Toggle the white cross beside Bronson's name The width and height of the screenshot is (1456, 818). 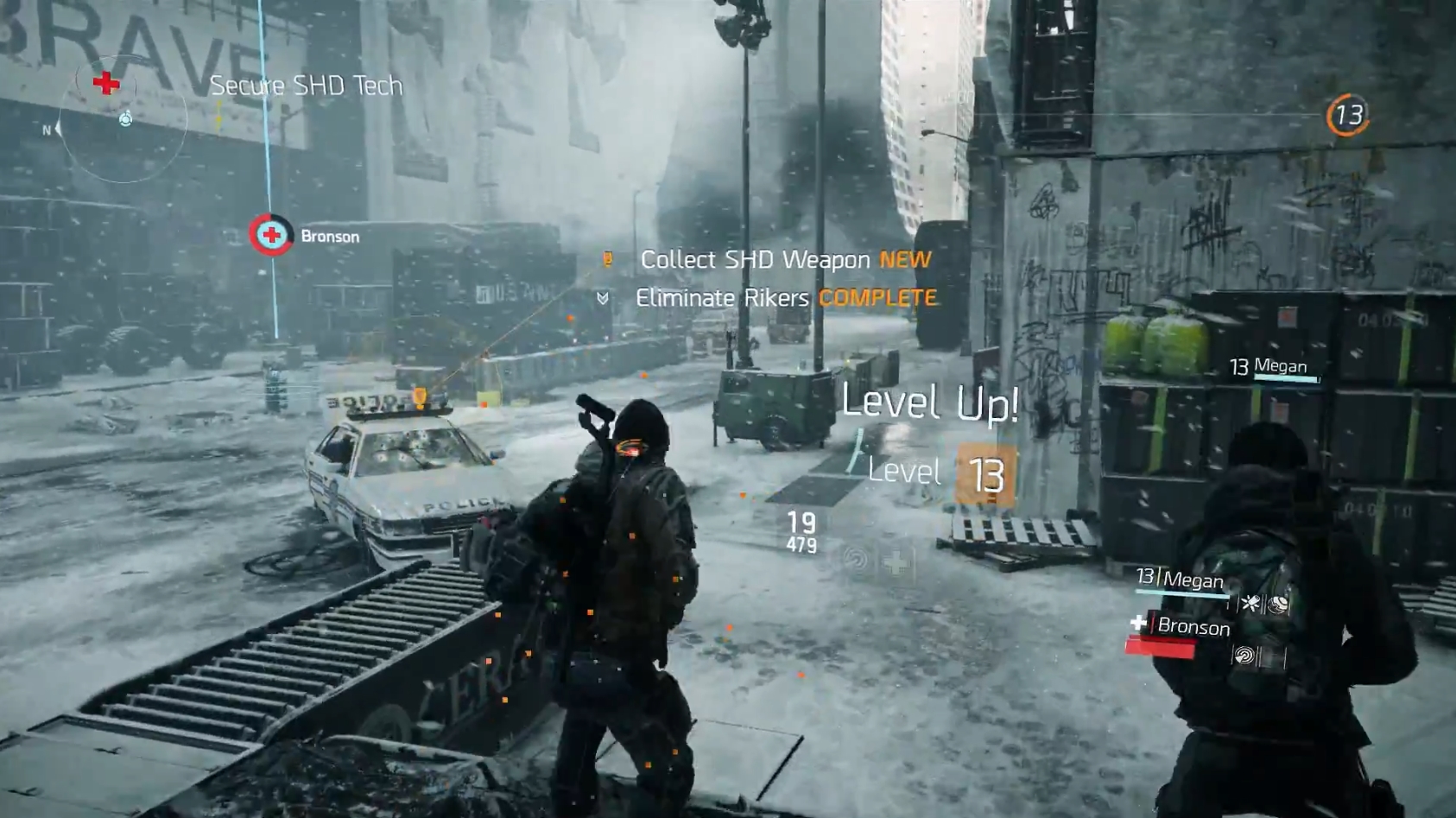pyautogui.click(x=1138, y=623)
